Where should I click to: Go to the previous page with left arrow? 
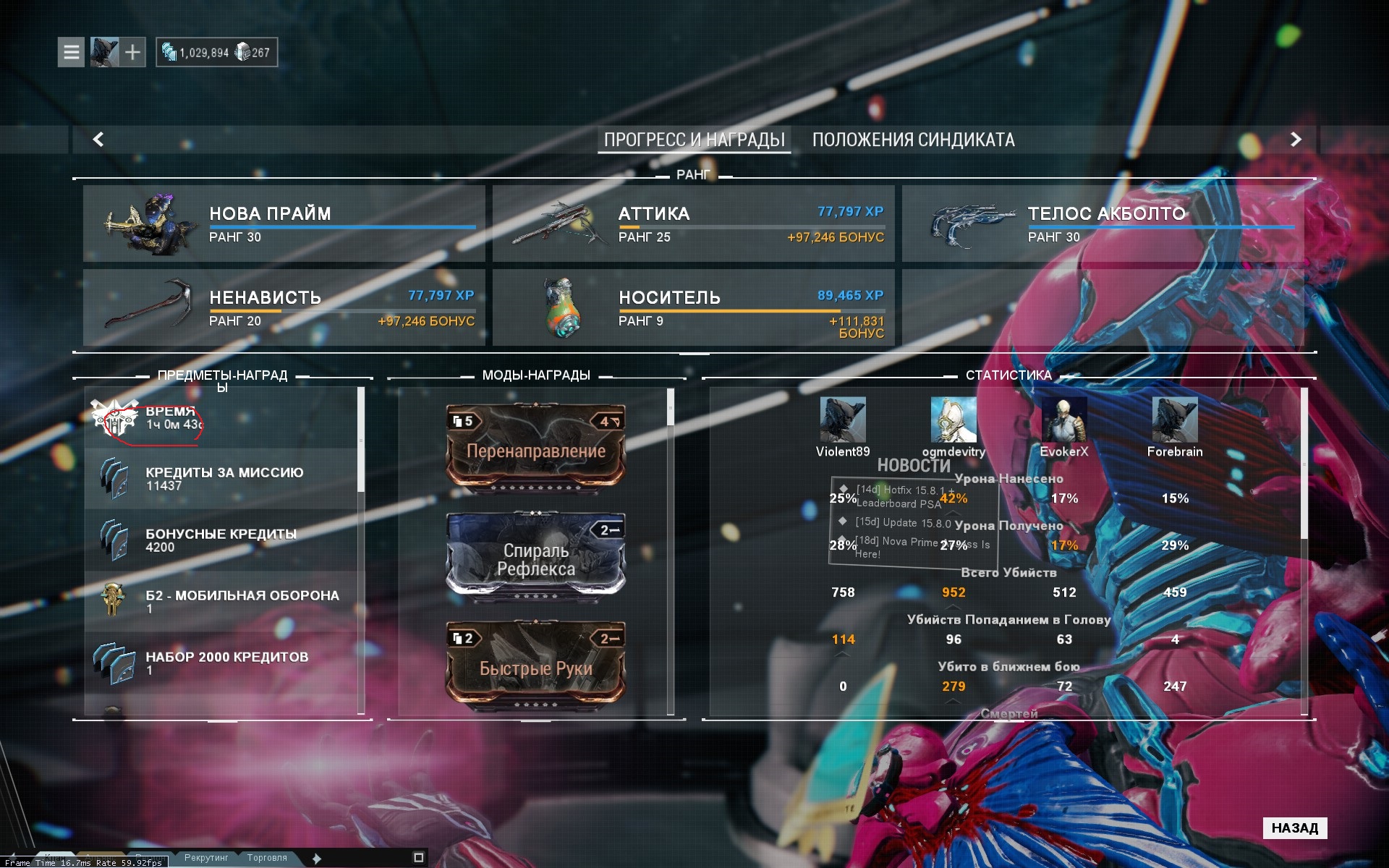point(98,139)
